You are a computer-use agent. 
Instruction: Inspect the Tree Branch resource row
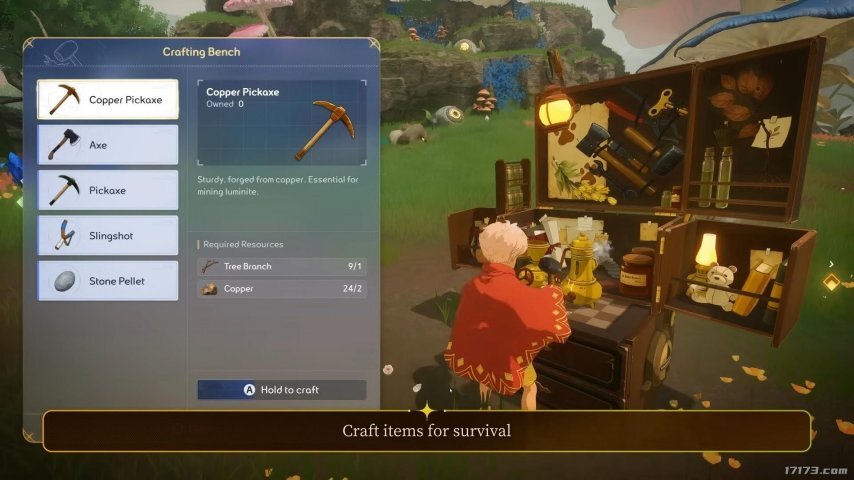[x=282, y=267]
